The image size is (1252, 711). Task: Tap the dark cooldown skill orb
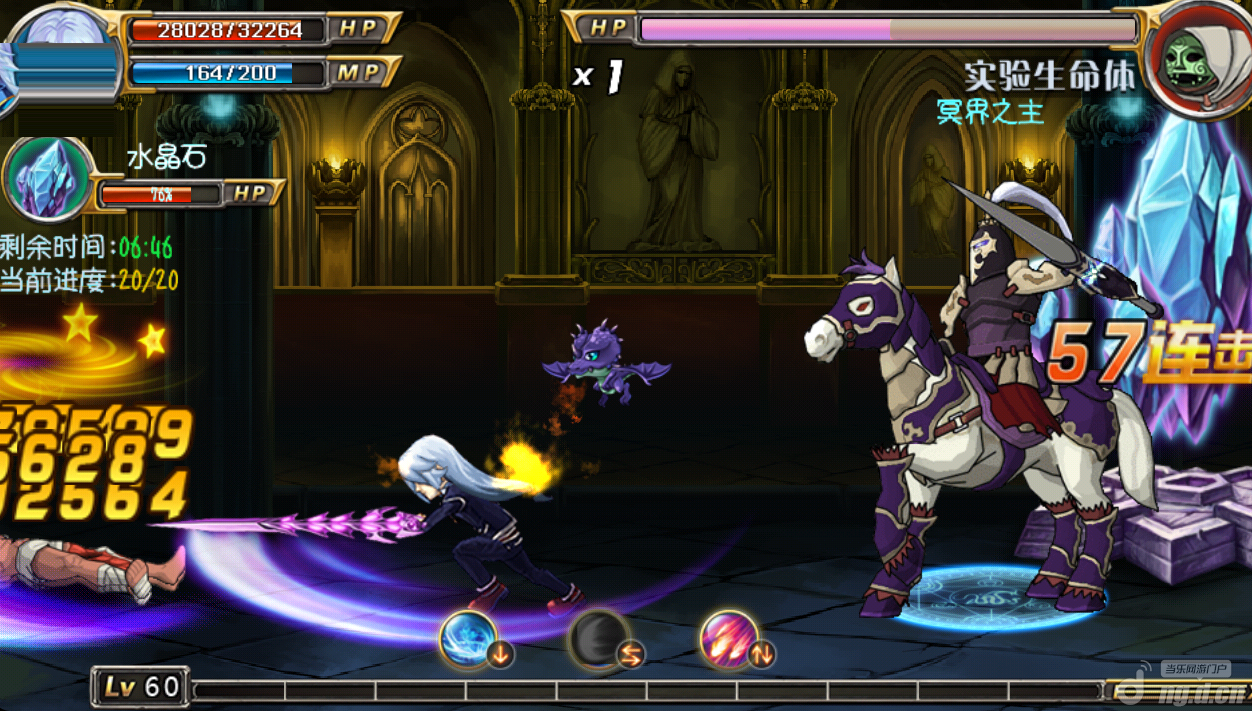coord(597,639)
